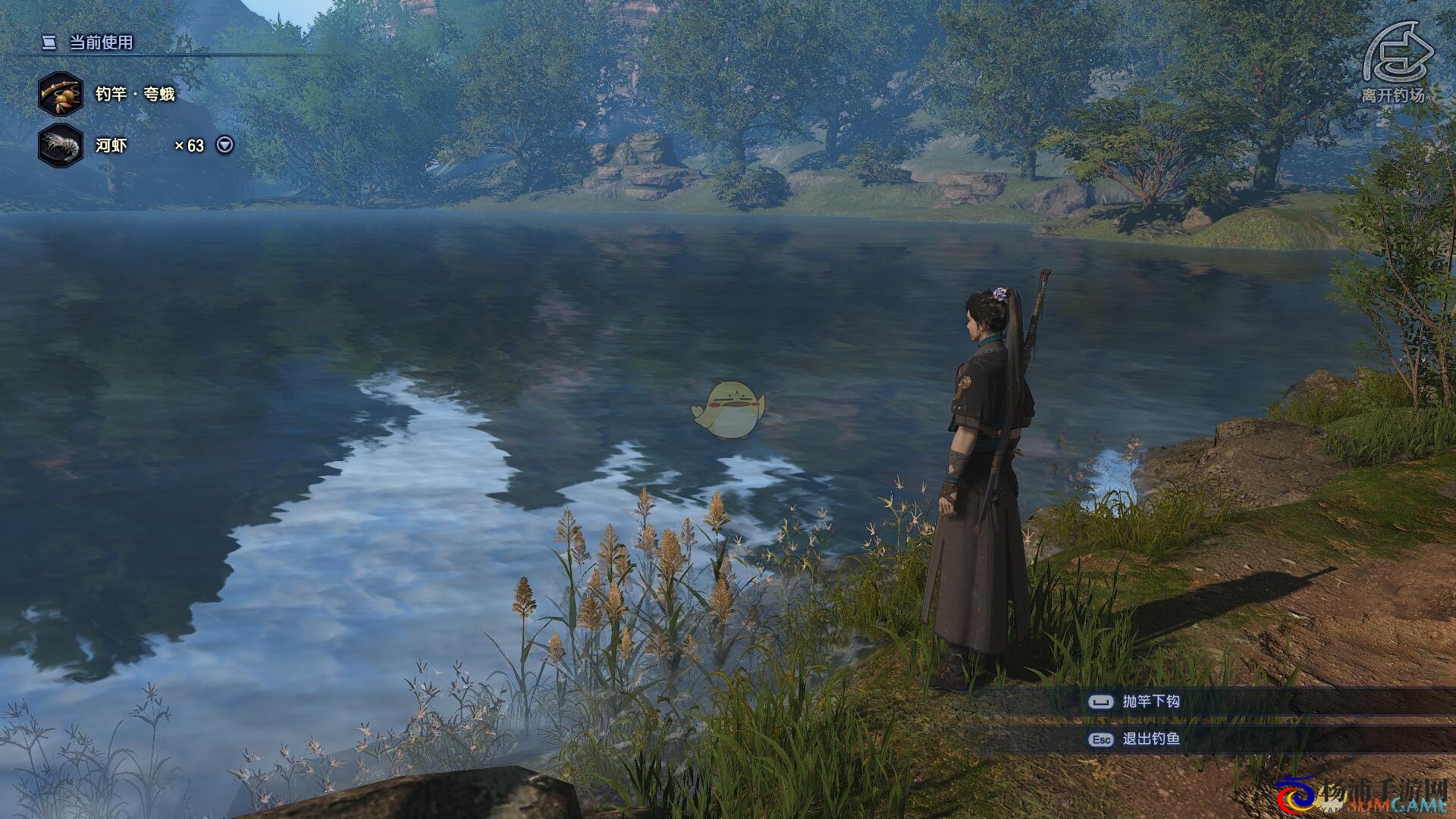The image size is (1456, 819).
Task: Click the 离开钓场 leave fishing spot button
Action: pos(1397,61)
